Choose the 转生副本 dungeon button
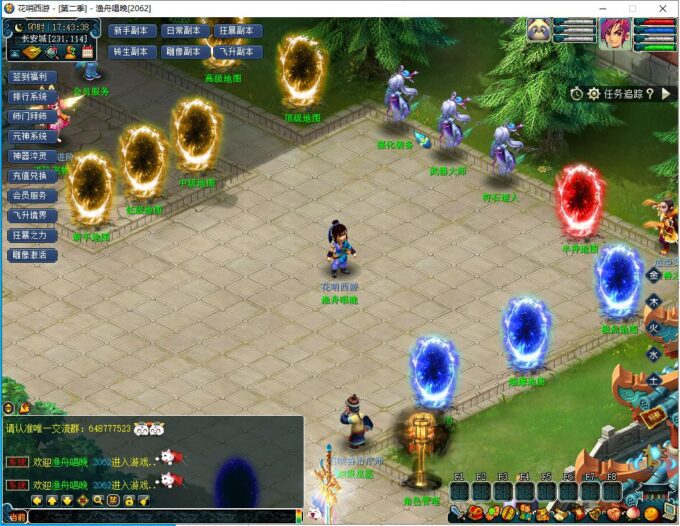This screenshot has height=526, width=680. tap(131, 50)
